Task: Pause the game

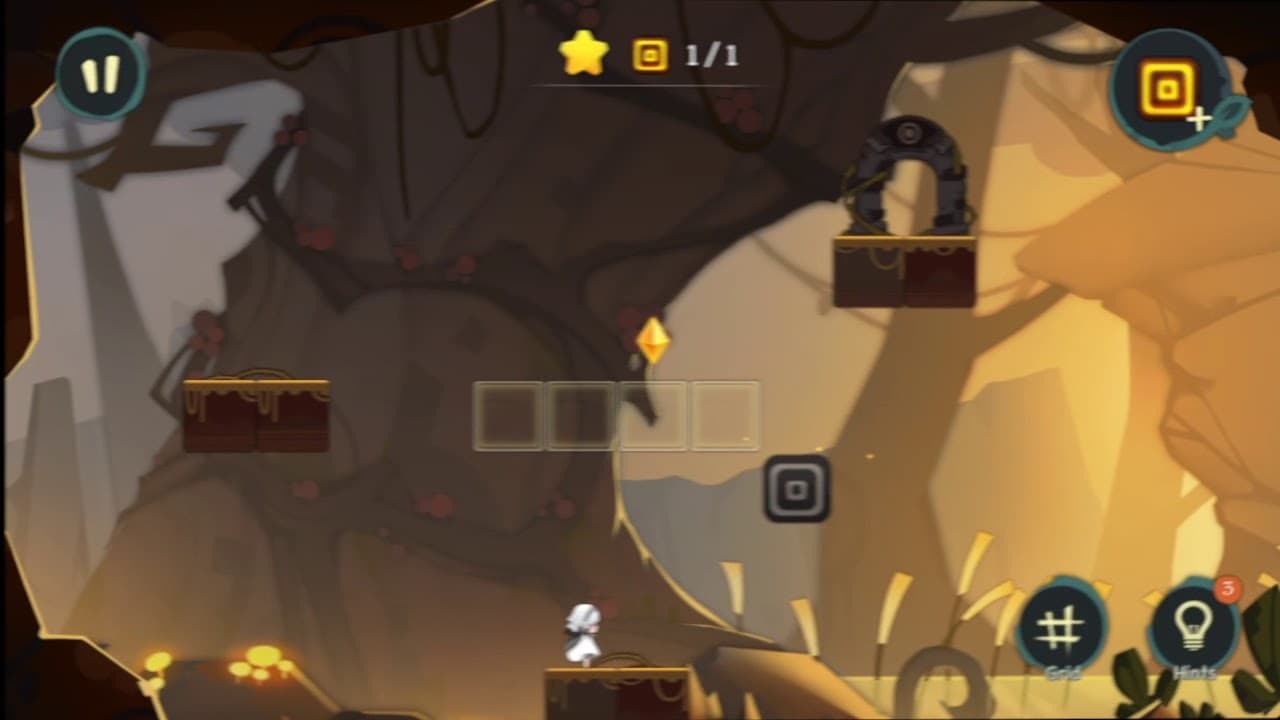Action: pos(97,74)
